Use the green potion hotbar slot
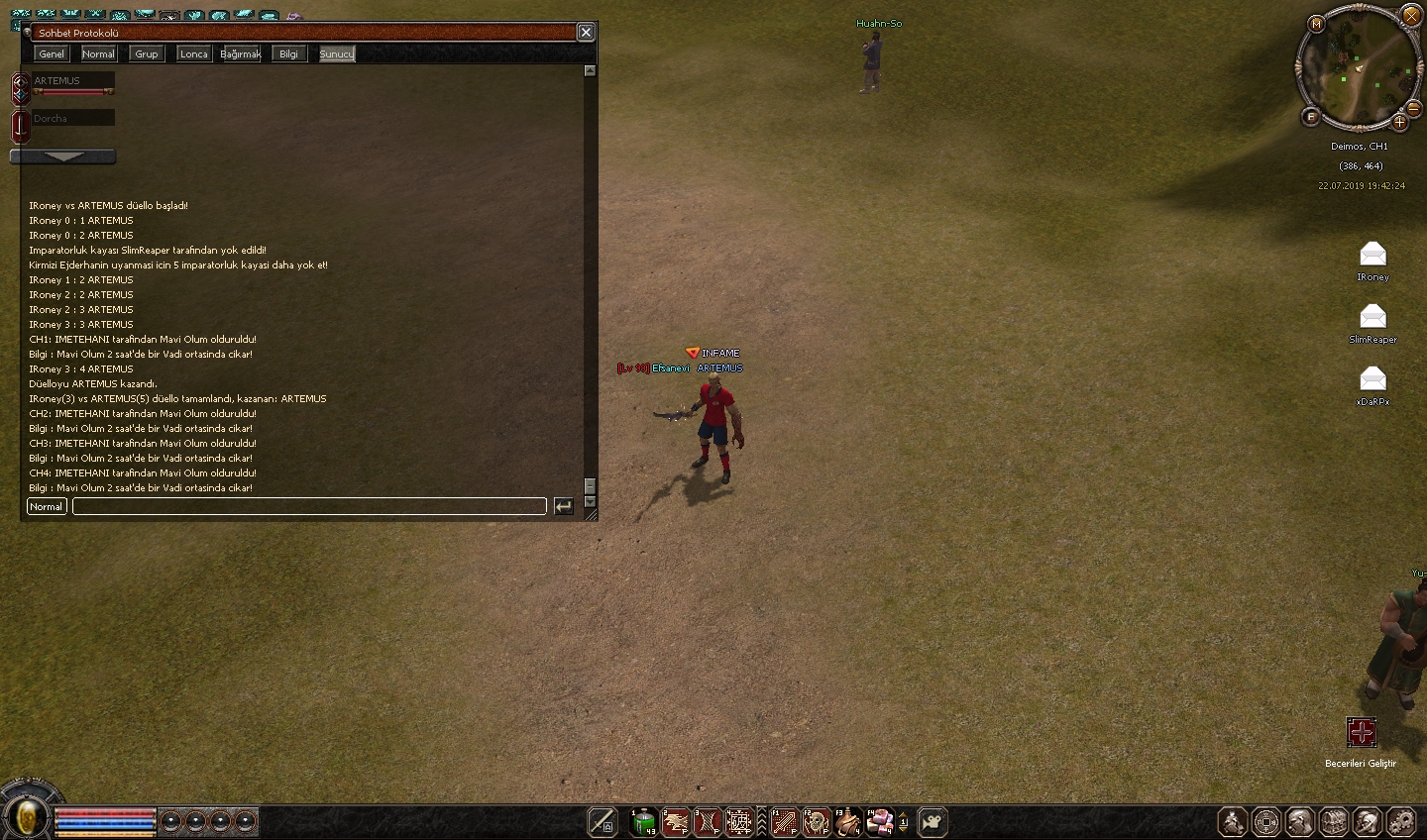This screenshot has height=840, width=1427. coord(643,822)
